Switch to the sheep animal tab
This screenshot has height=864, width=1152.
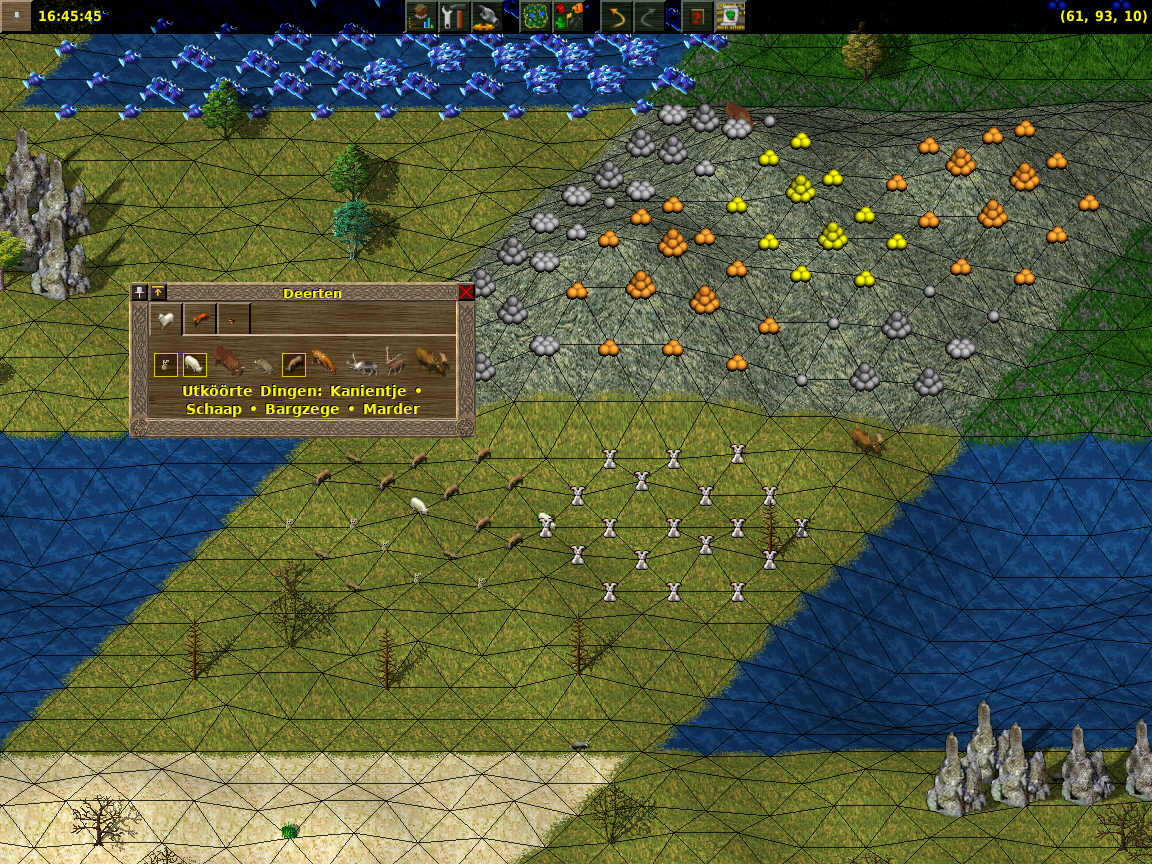click(166, 319)
